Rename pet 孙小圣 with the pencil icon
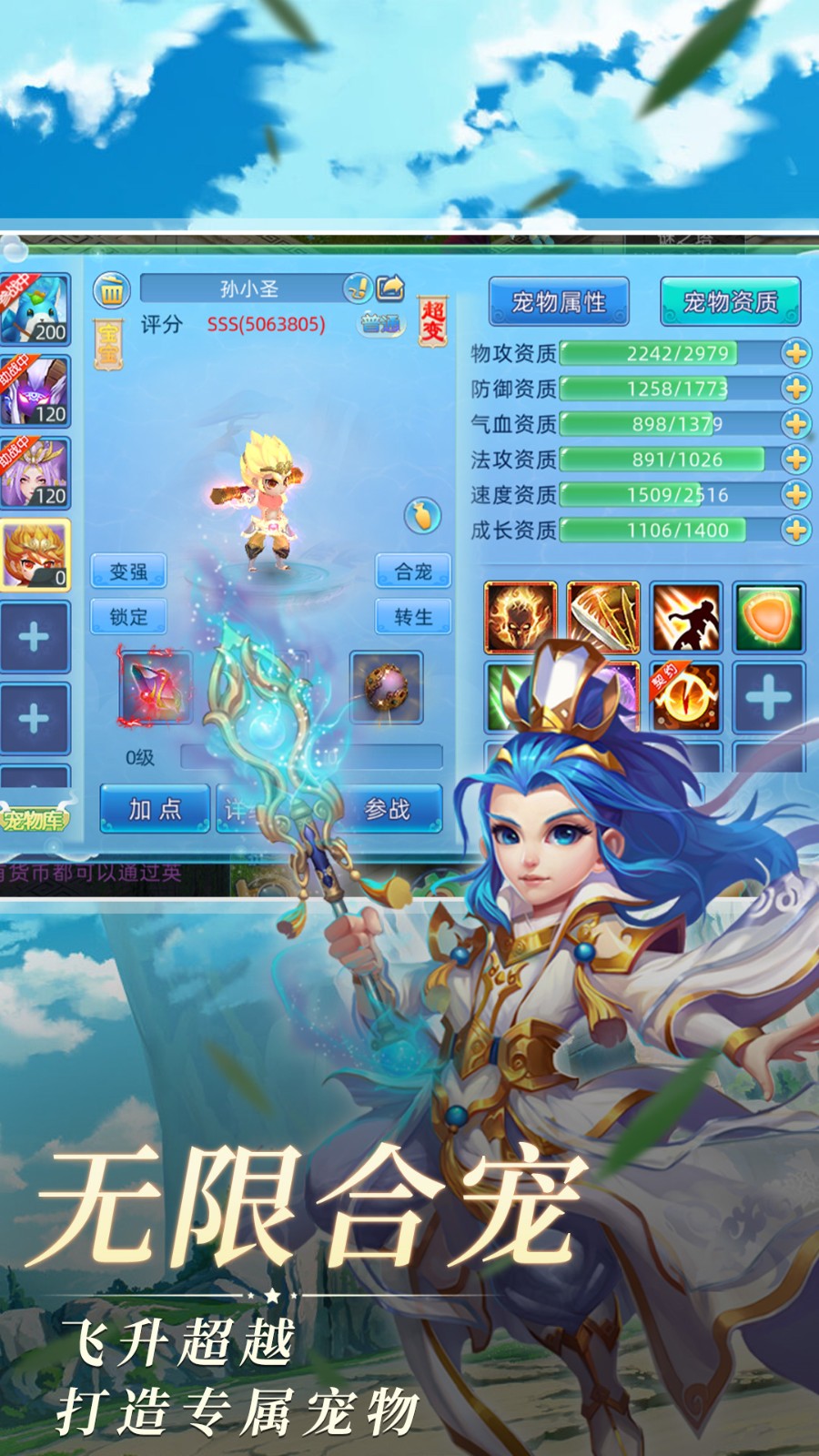The width and height of the screenshot is (819, 1456). point(358,288)
